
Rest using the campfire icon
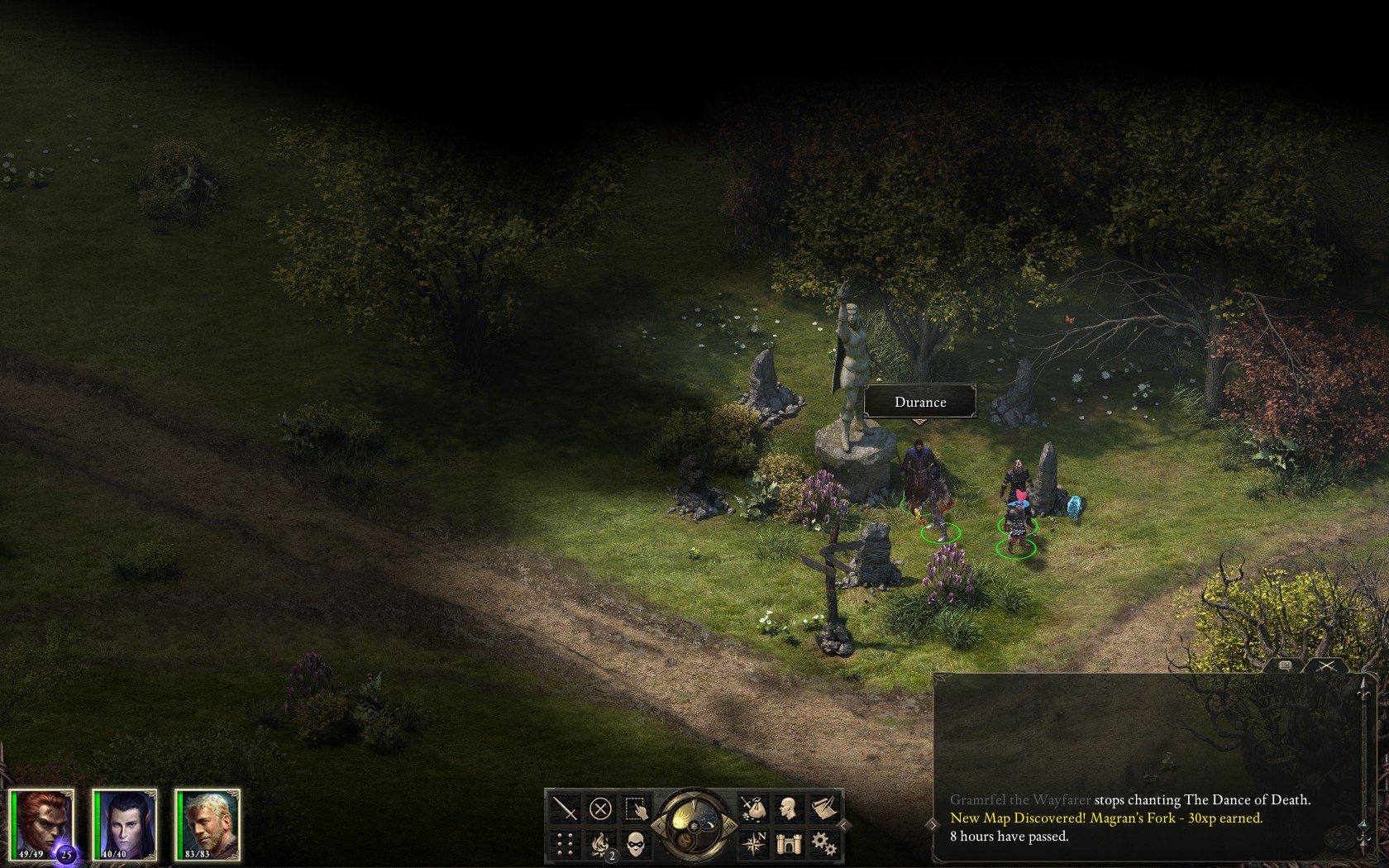[600, 843]
